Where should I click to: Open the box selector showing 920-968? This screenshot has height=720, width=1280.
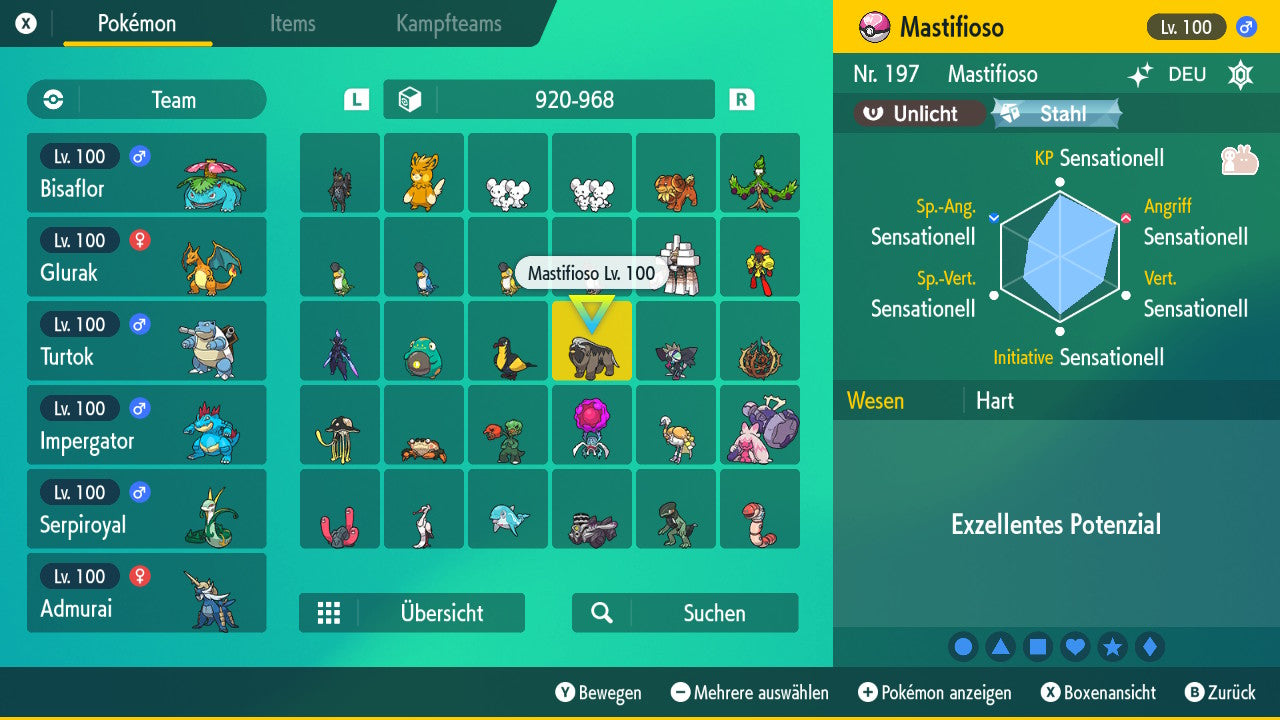point(548,99)
